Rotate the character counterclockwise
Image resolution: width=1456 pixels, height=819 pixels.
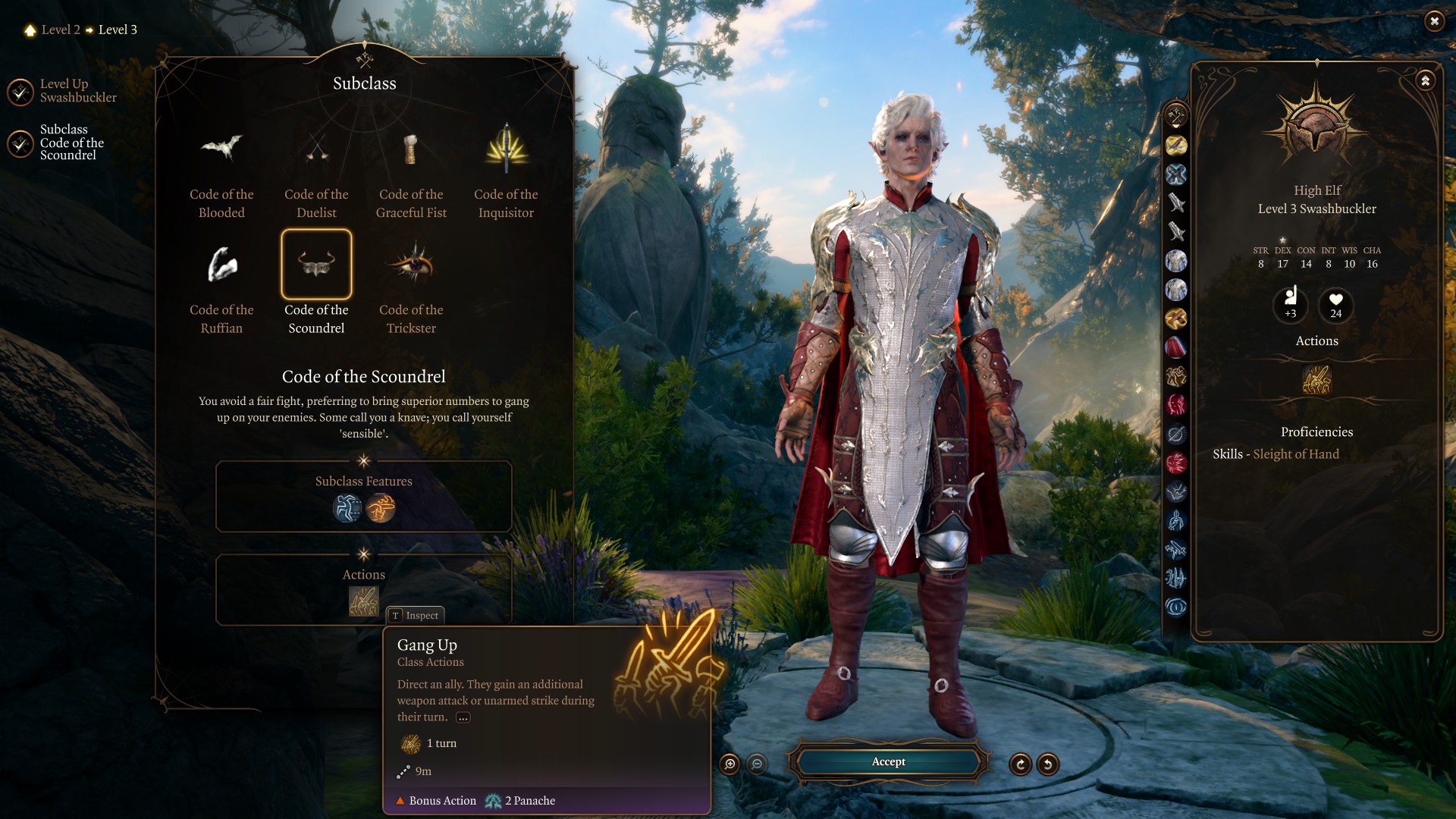point(1048,764)
